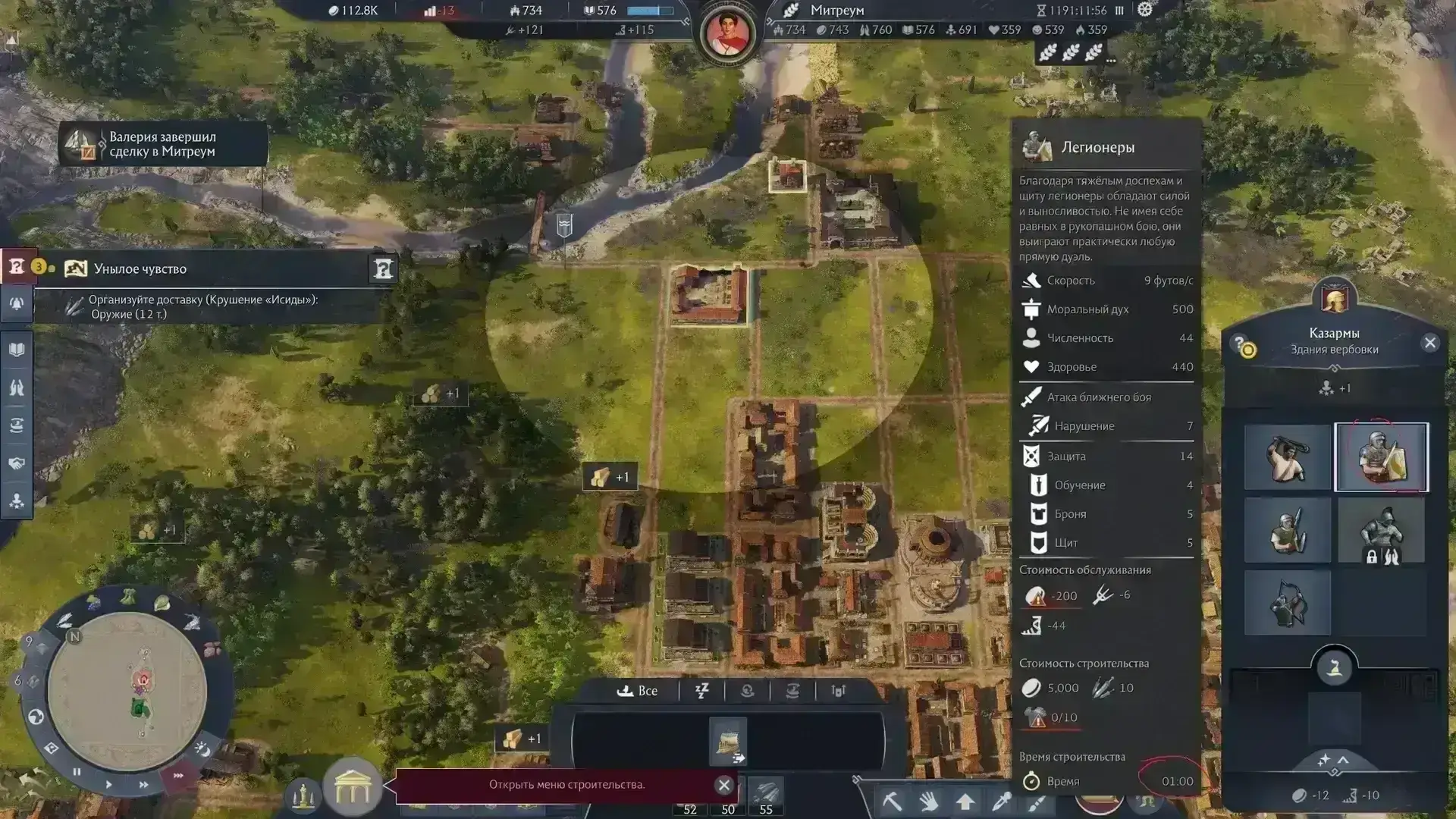Open the construction menu temple button
Viewport: 1456px width, 819px height.
click(x=352, y=787)
